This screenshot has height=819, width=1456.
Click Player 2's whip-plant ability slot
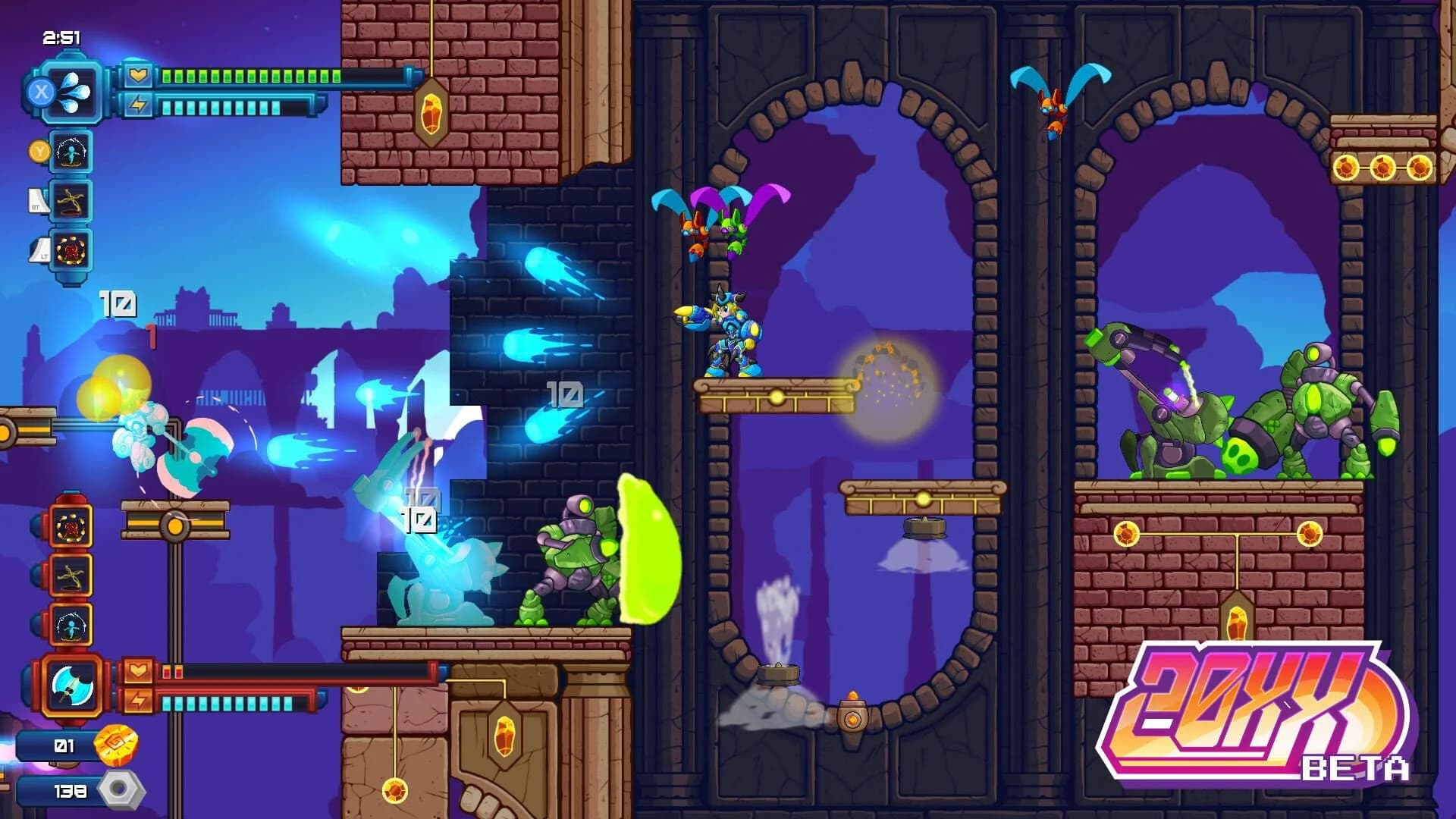click(71, 576)
